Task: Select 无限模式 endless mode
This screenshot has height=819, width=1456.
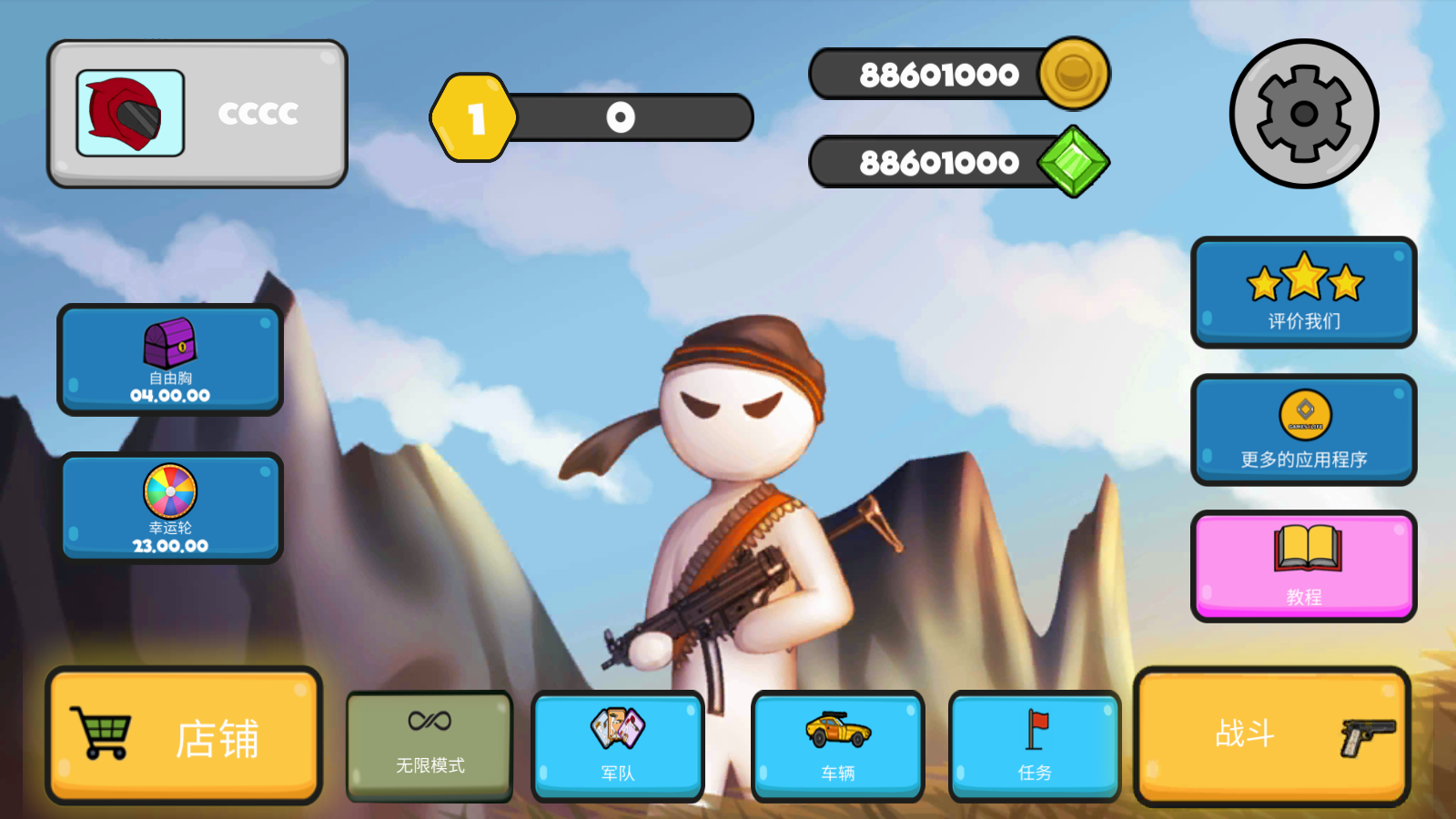Action: tap(430, 746)
